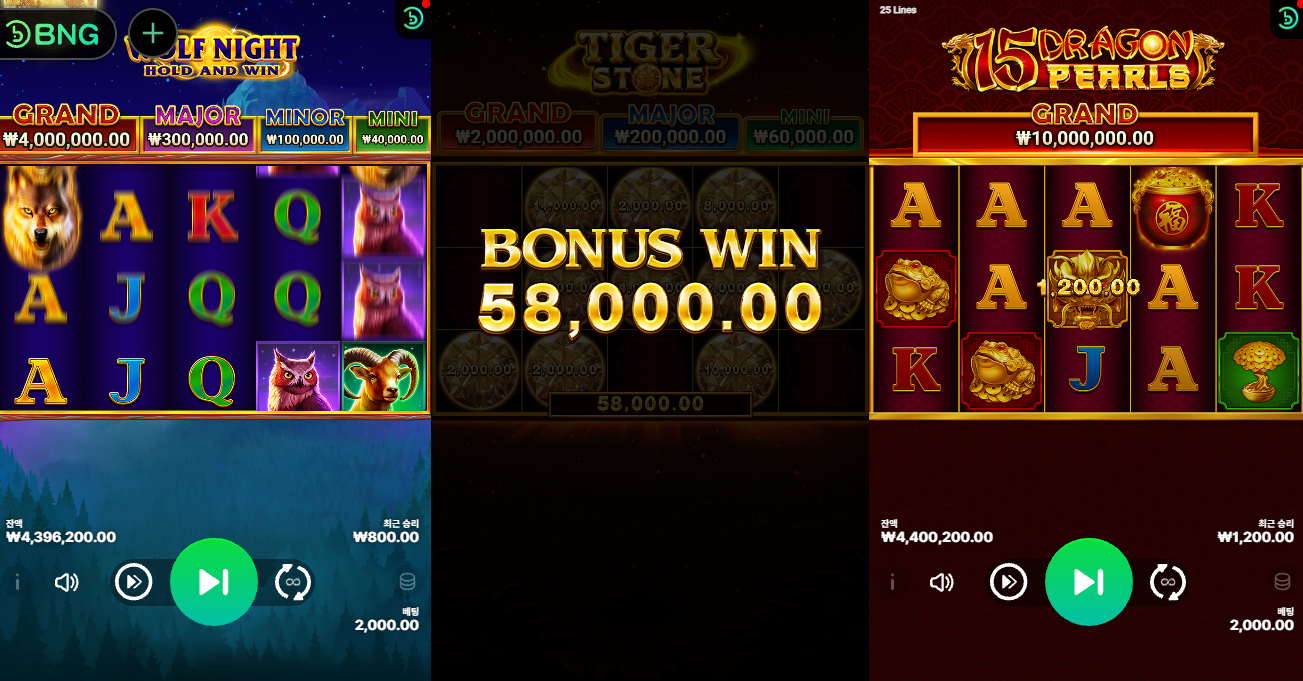Viewport: 1303px width, 681px height.
Task: Open autoplay options in 15 Dragon Pearls
Action: (1167, 582)
